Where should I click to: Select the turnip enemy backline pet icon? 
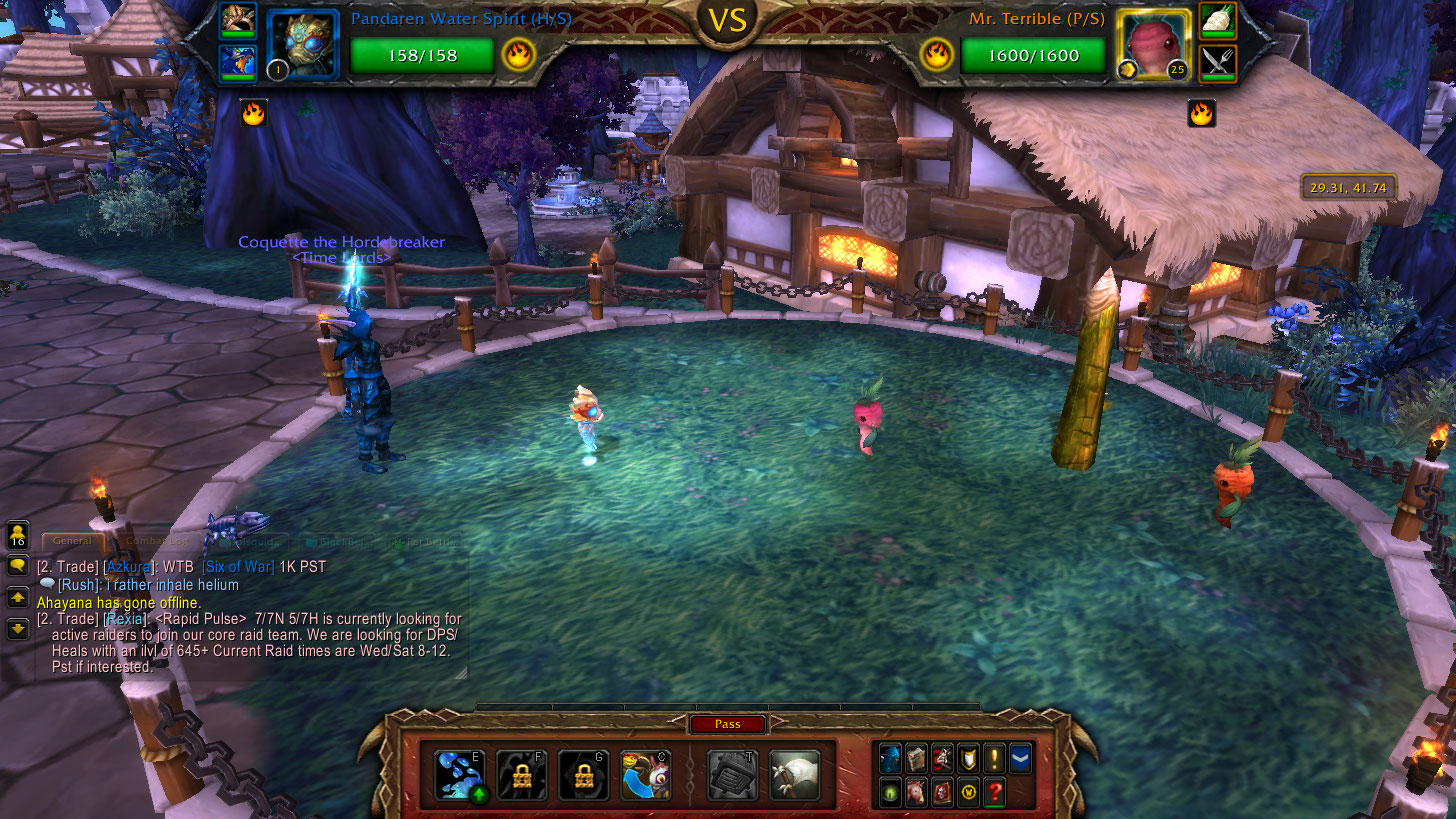tap(1217, 21)
